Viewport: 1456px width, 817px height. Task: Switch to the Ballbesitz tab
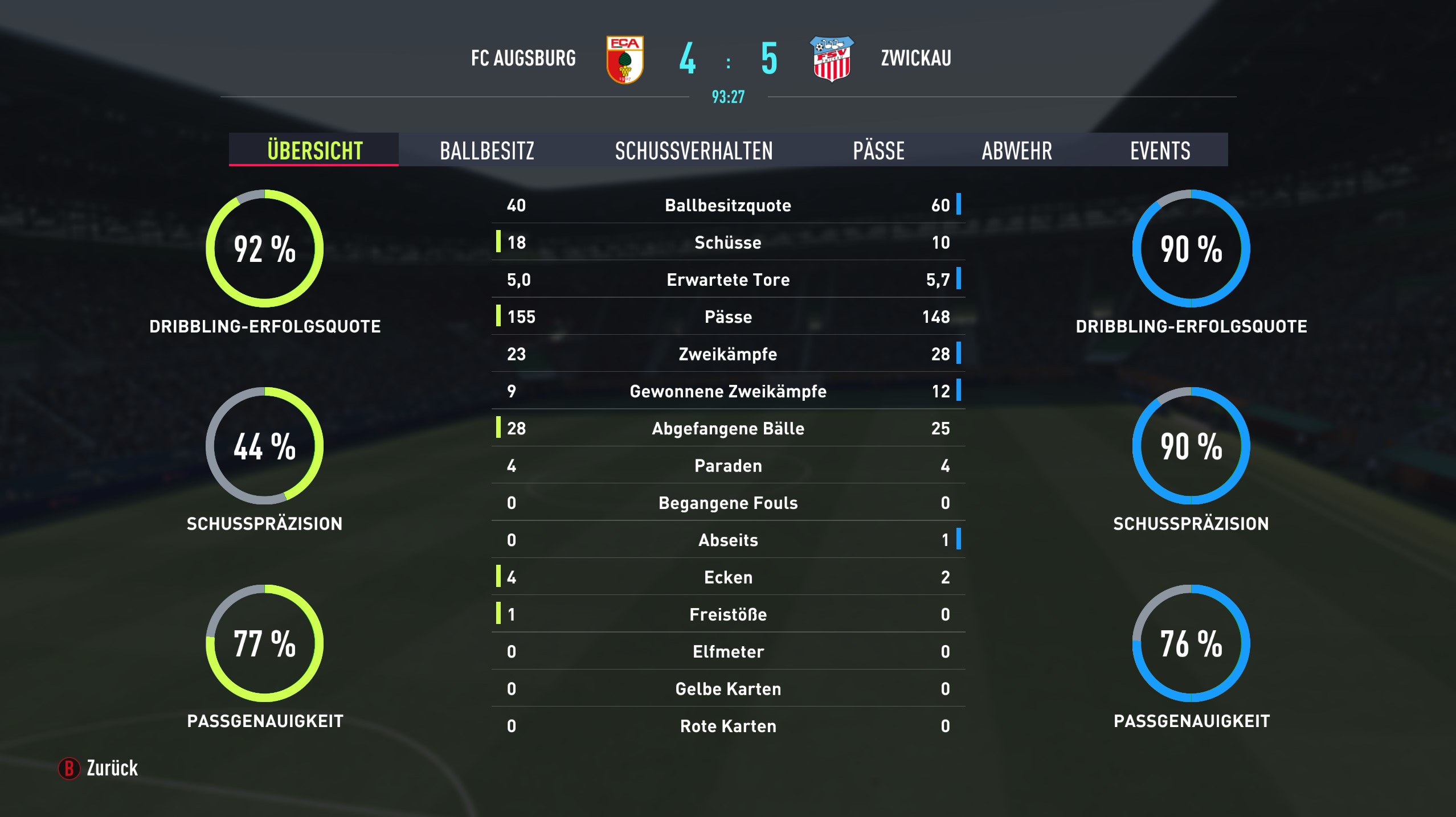(x=487, y=150)
